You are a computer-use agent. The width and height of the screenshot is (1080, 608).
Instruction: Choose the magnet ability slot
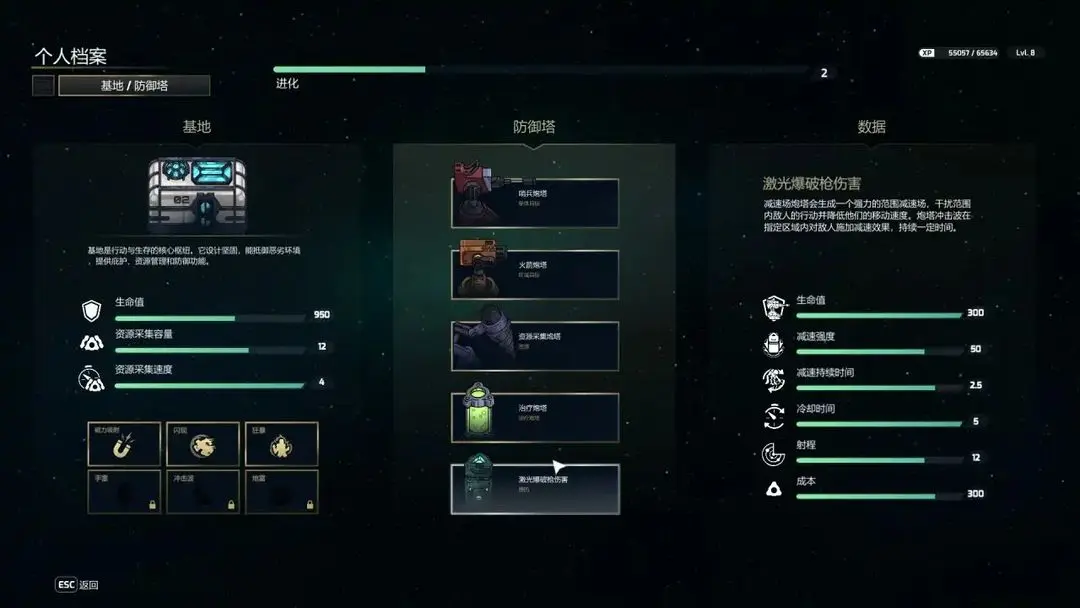pyautogui.click(x=124, y=444)
